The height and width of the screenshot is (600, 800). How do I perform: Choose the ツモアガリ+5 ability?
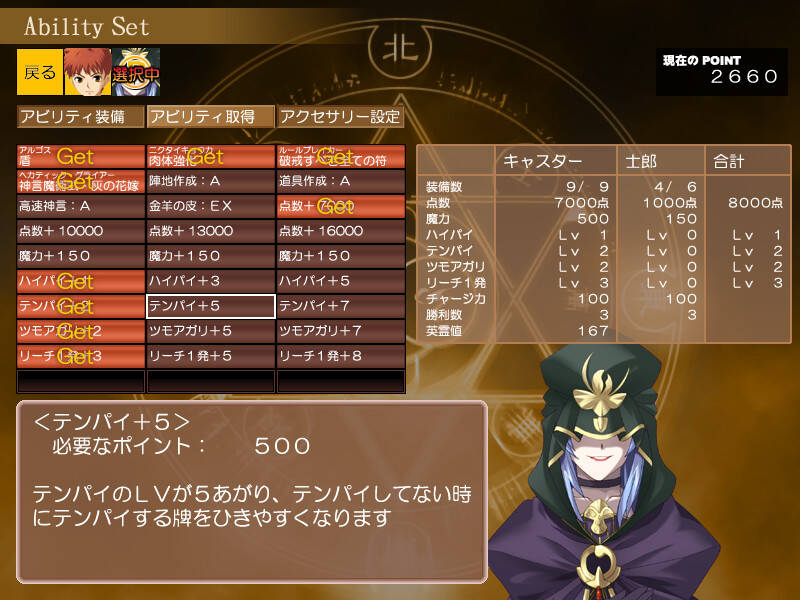pos(211,331)
